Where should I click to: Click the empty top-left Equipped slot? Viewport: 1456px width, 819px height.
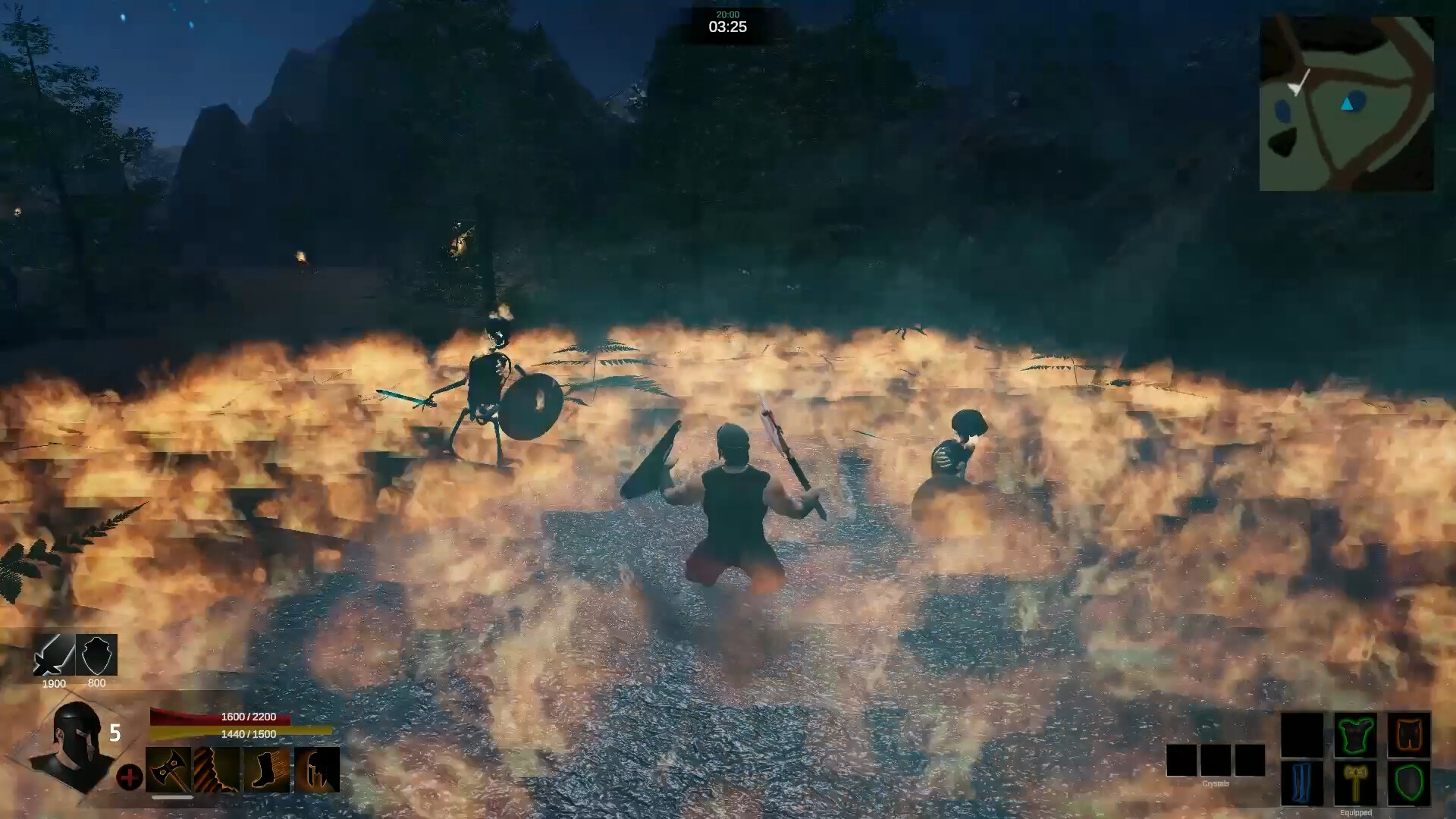pyautogui.click(x=1303, y=735)
